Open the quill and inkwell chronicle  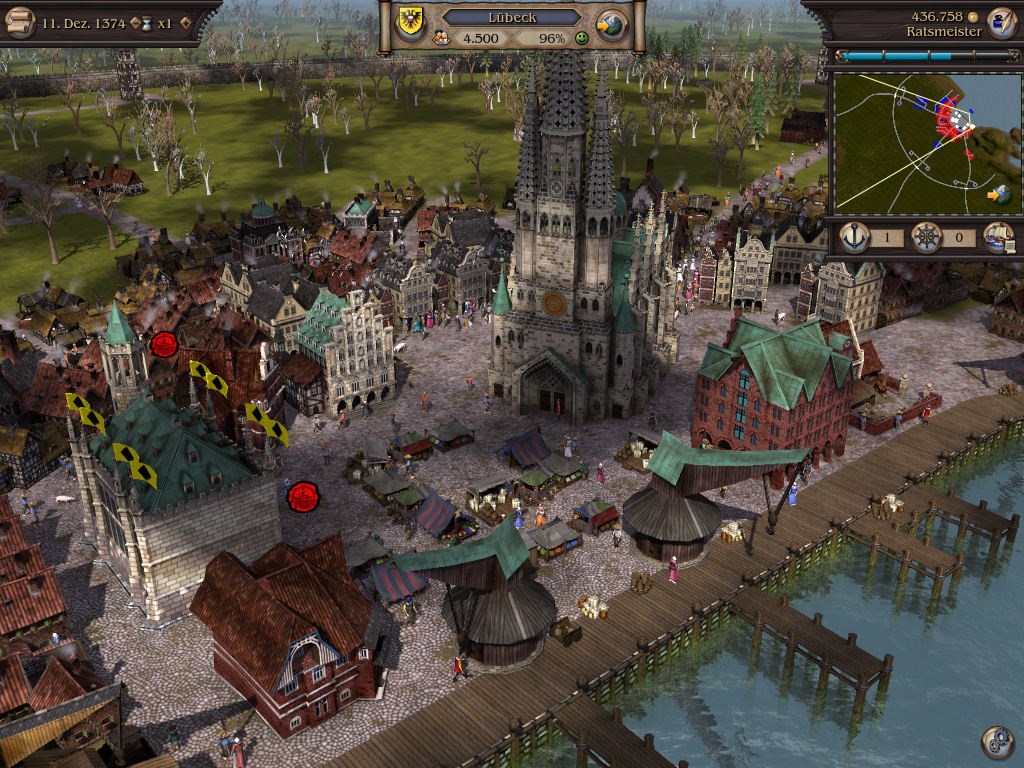[1000, 22]
